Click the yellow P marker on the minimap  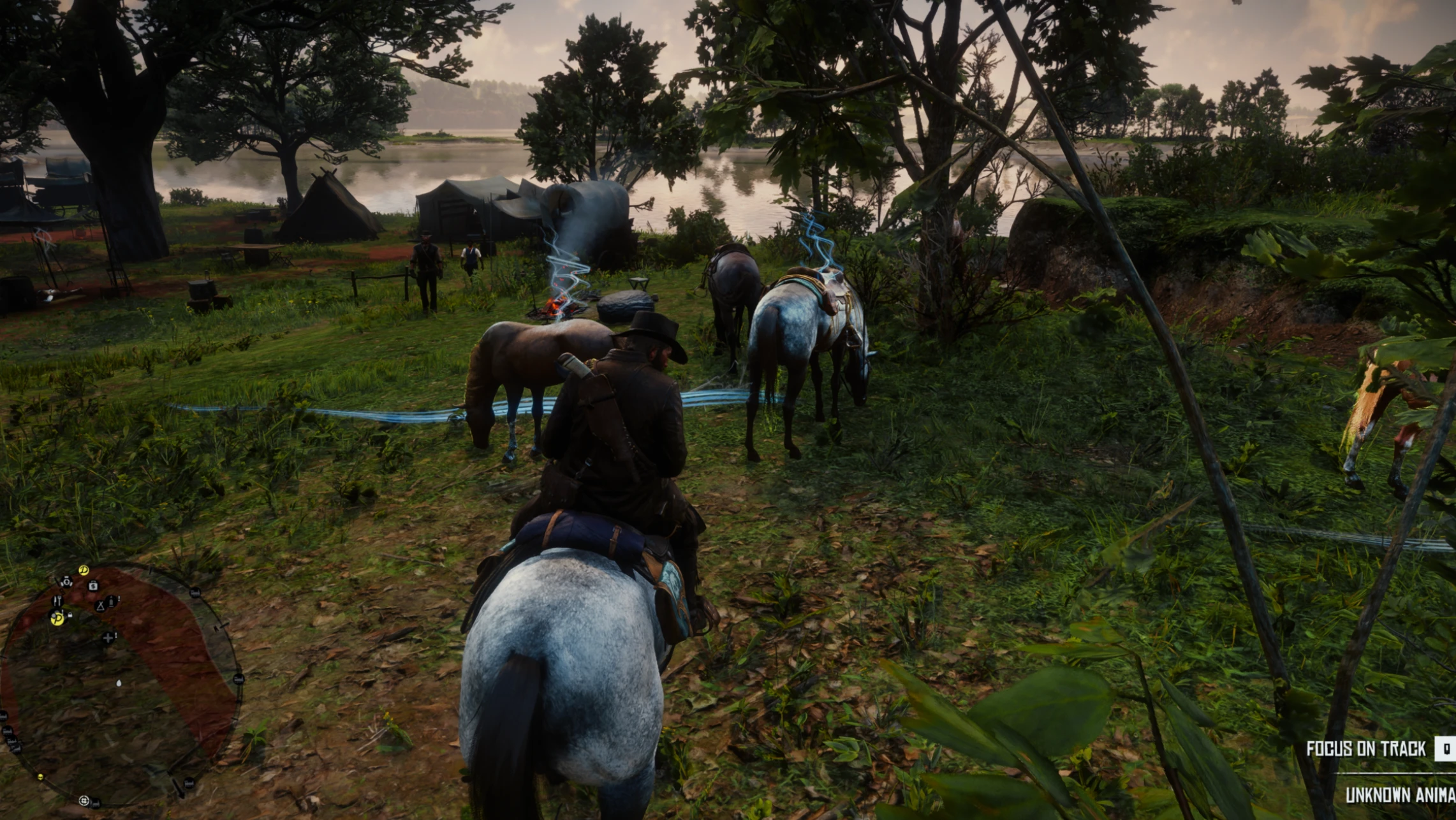coord(57,619)
